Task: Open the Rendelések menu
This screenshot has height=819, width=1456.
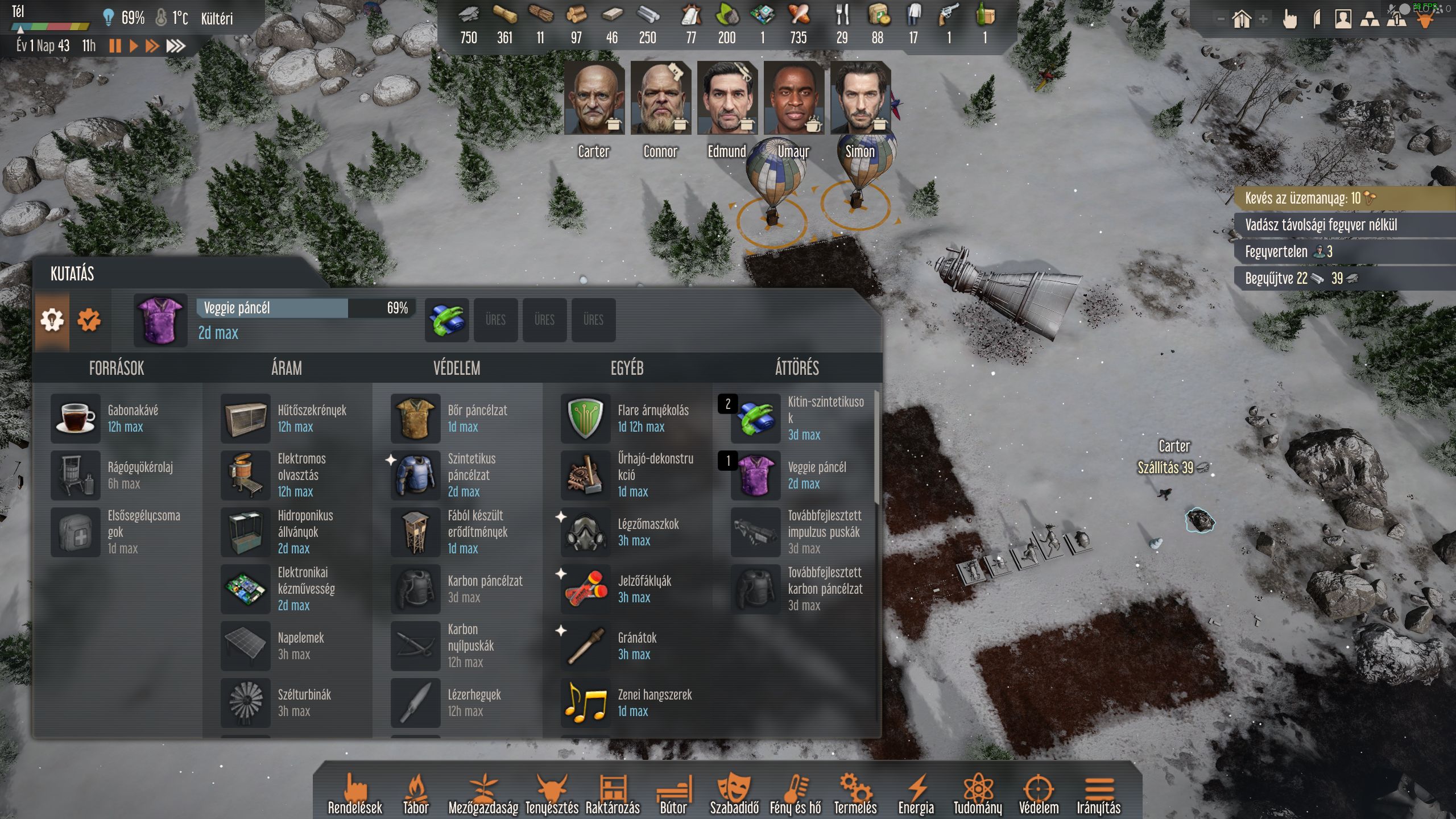Action: pos(355,795)
